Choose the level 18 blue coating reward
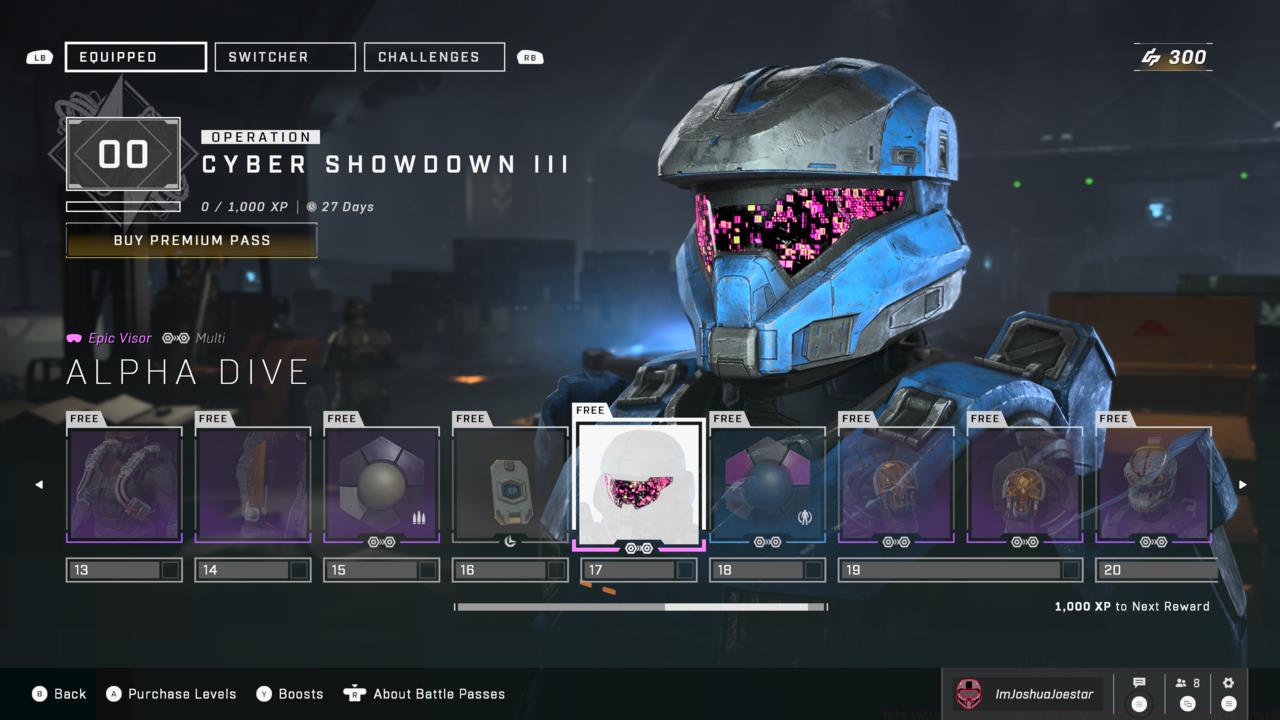1280x720 pixels. pos(767,485)
